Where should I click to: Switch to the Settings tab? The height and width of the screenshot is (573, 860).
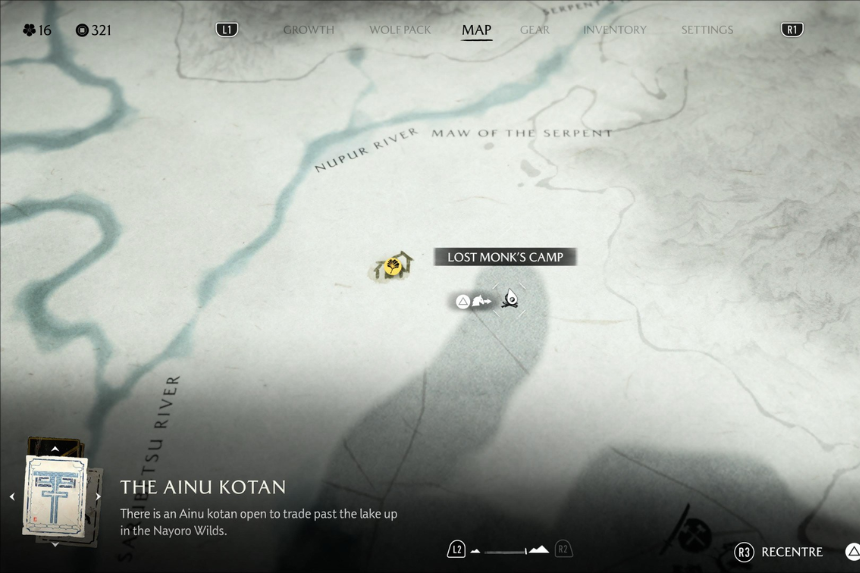point(707,30)
